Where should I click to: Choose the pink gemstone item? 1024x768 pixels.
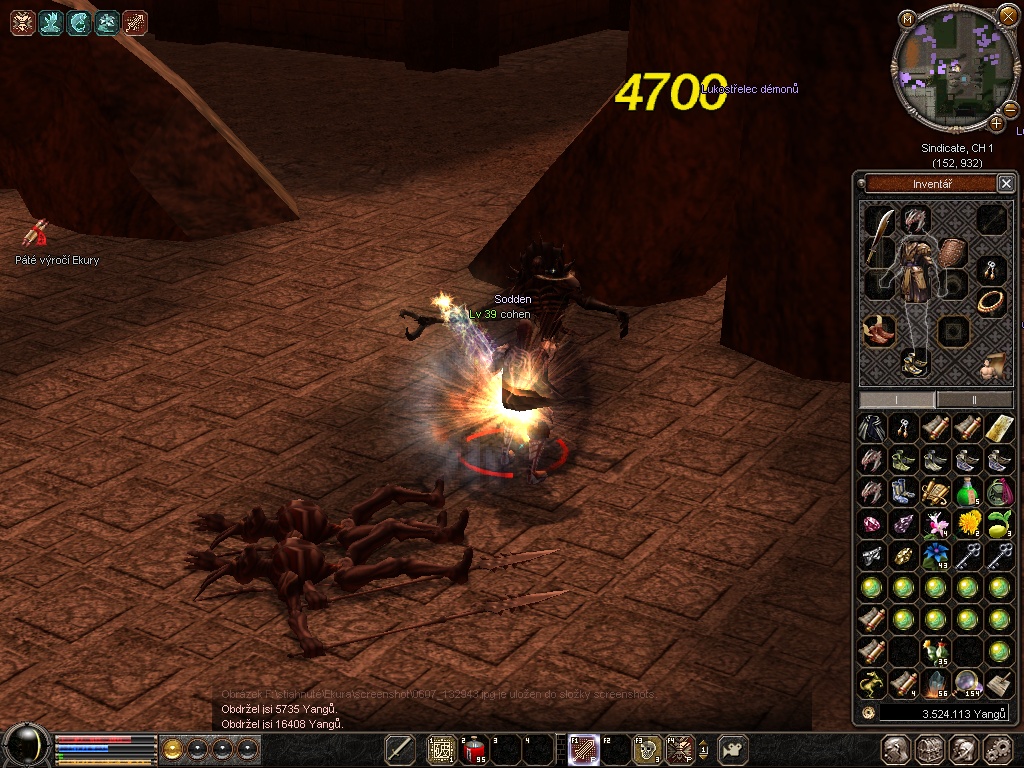click(x=872, y=524)
